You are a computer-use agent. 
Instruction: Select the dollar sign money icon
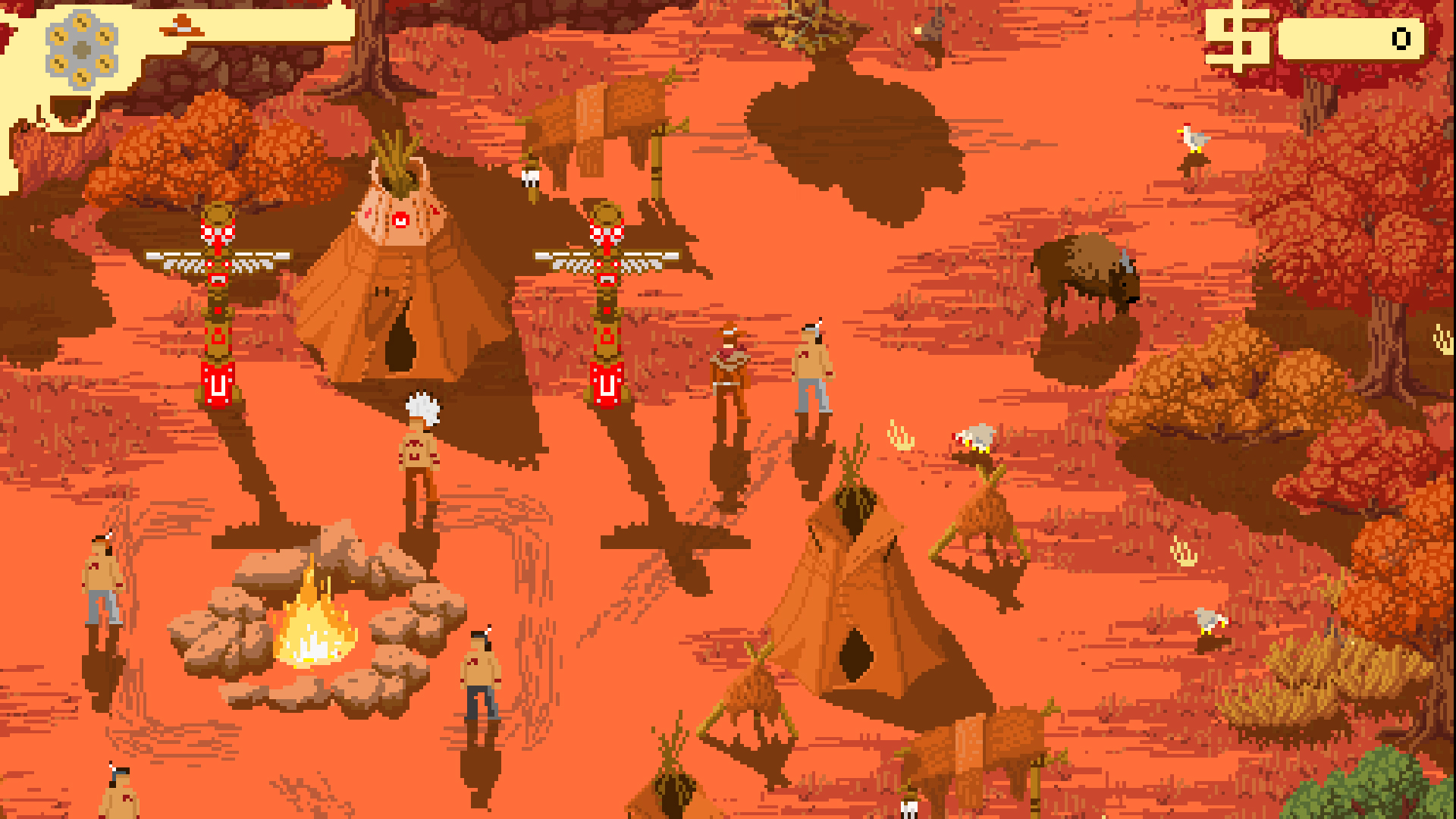[x=1238, y=38]
